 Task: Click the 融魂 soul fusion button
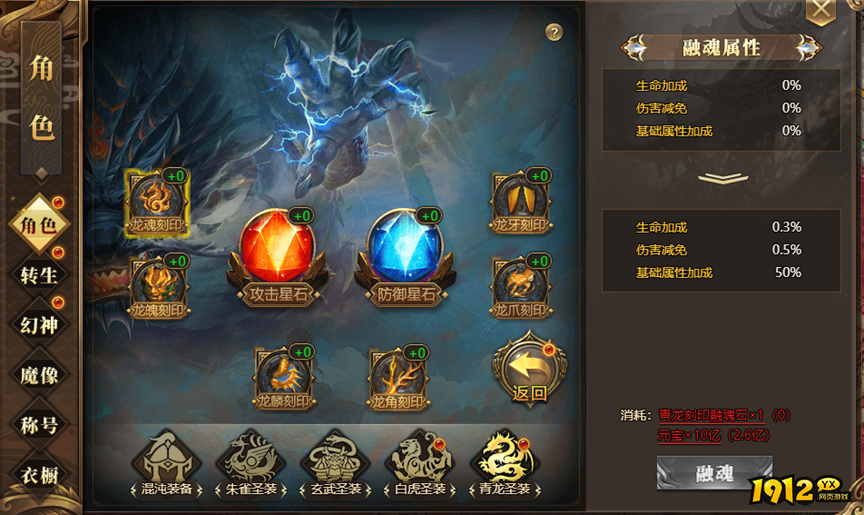[714, 473]
